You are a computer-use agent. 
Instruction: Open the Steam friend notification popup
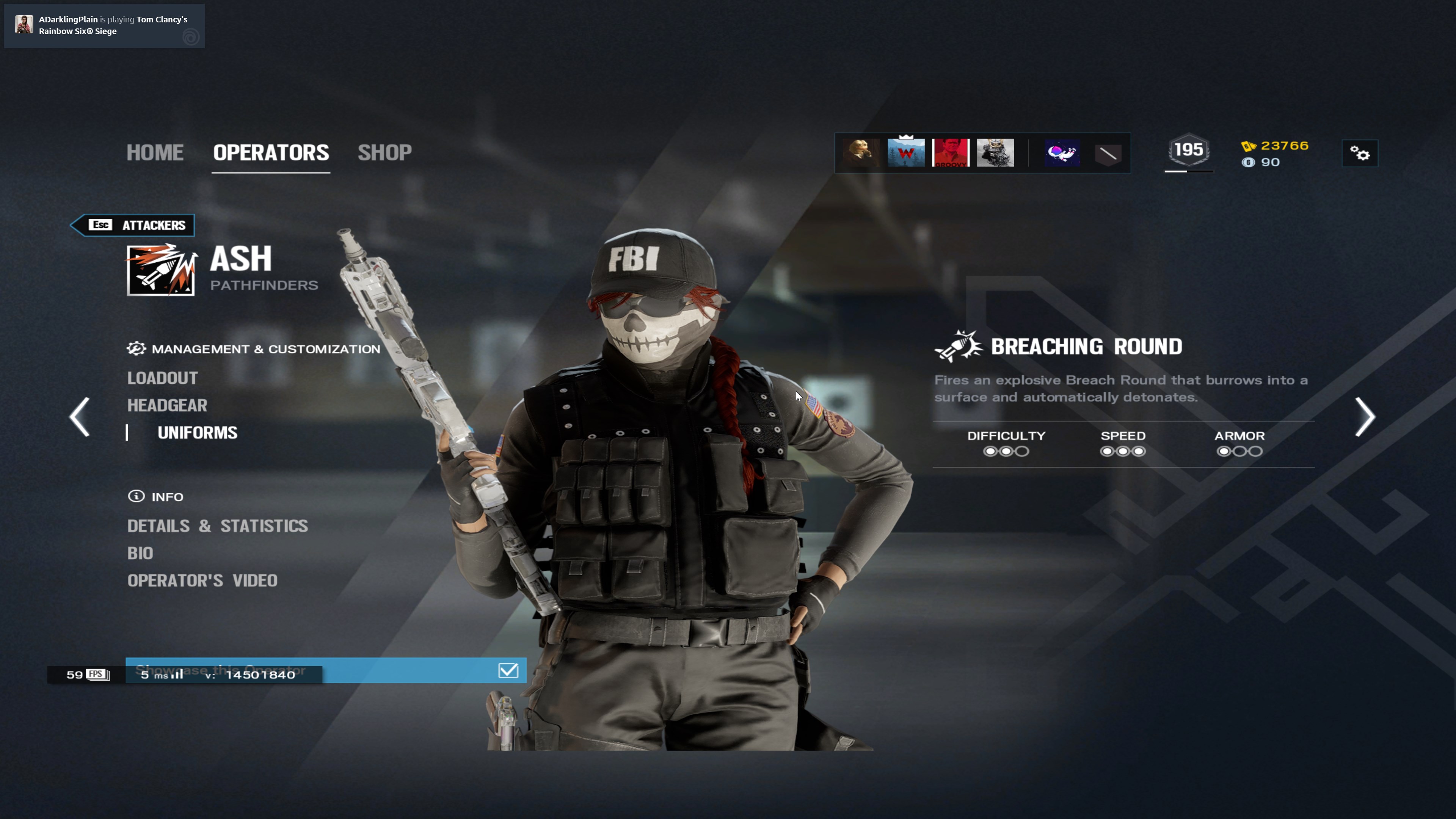104,25
